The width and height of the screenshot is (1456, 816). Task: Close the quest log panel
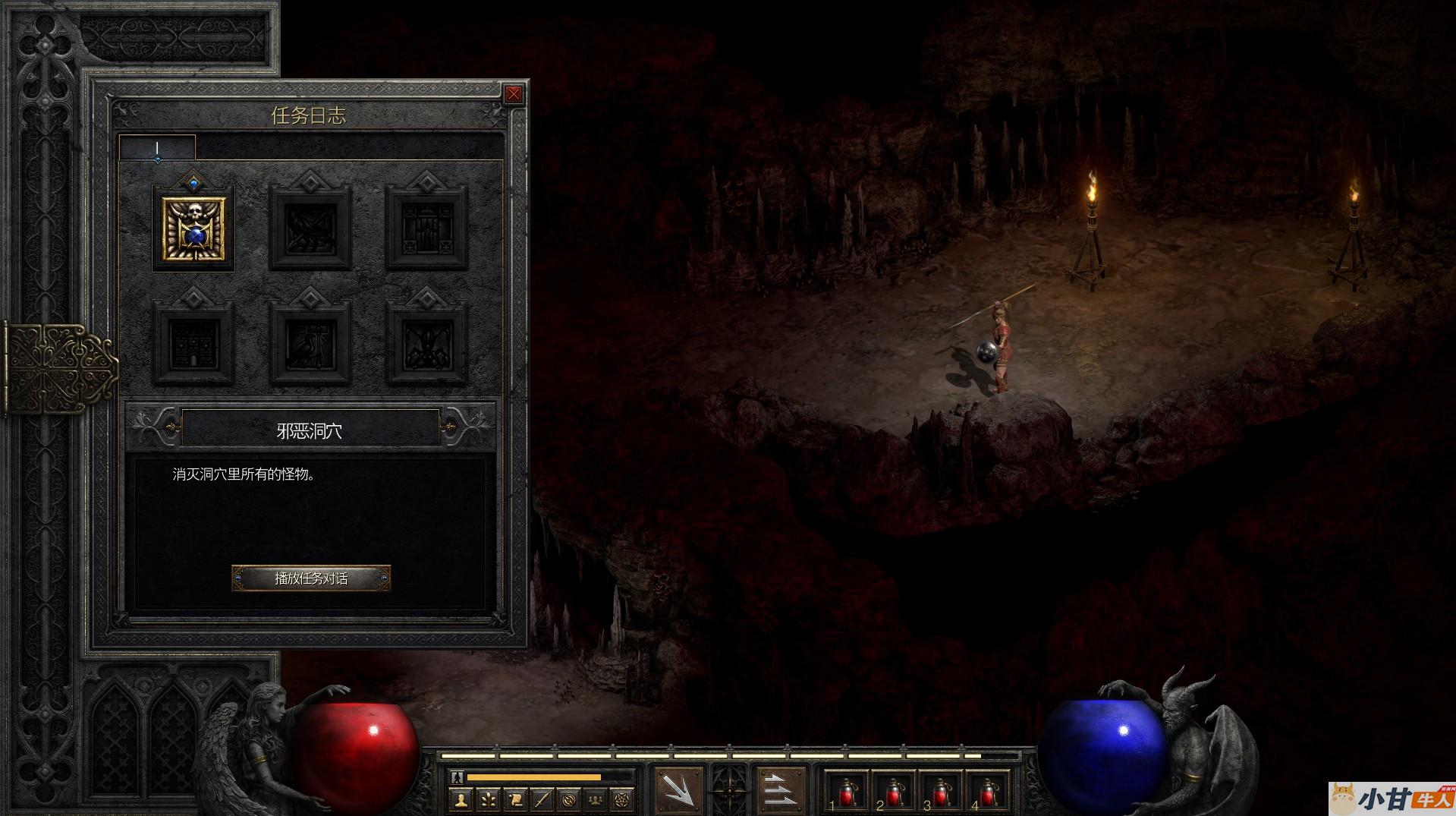pos(514,94)
